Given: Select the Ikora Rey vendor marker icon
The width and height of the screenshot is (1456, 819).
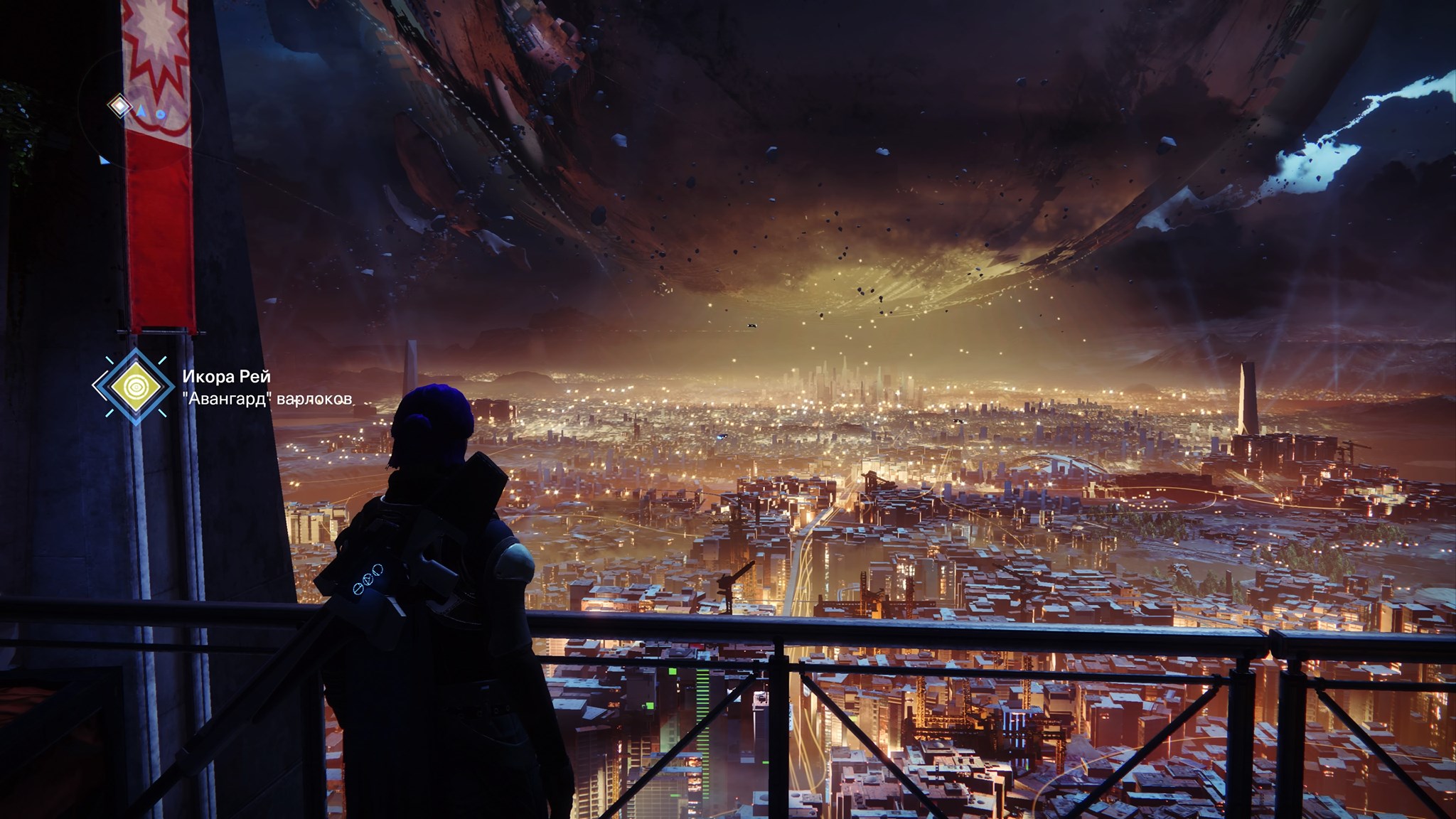Looking at the screenshot, I should coord(134,386).
